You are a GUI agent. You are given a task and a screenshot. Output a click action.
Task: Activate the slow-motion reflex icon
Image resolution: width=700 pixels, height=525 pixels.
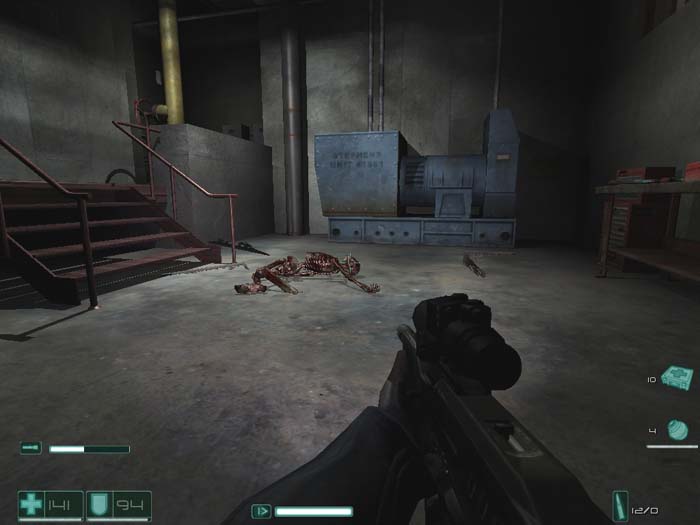[x=262, y=510]
